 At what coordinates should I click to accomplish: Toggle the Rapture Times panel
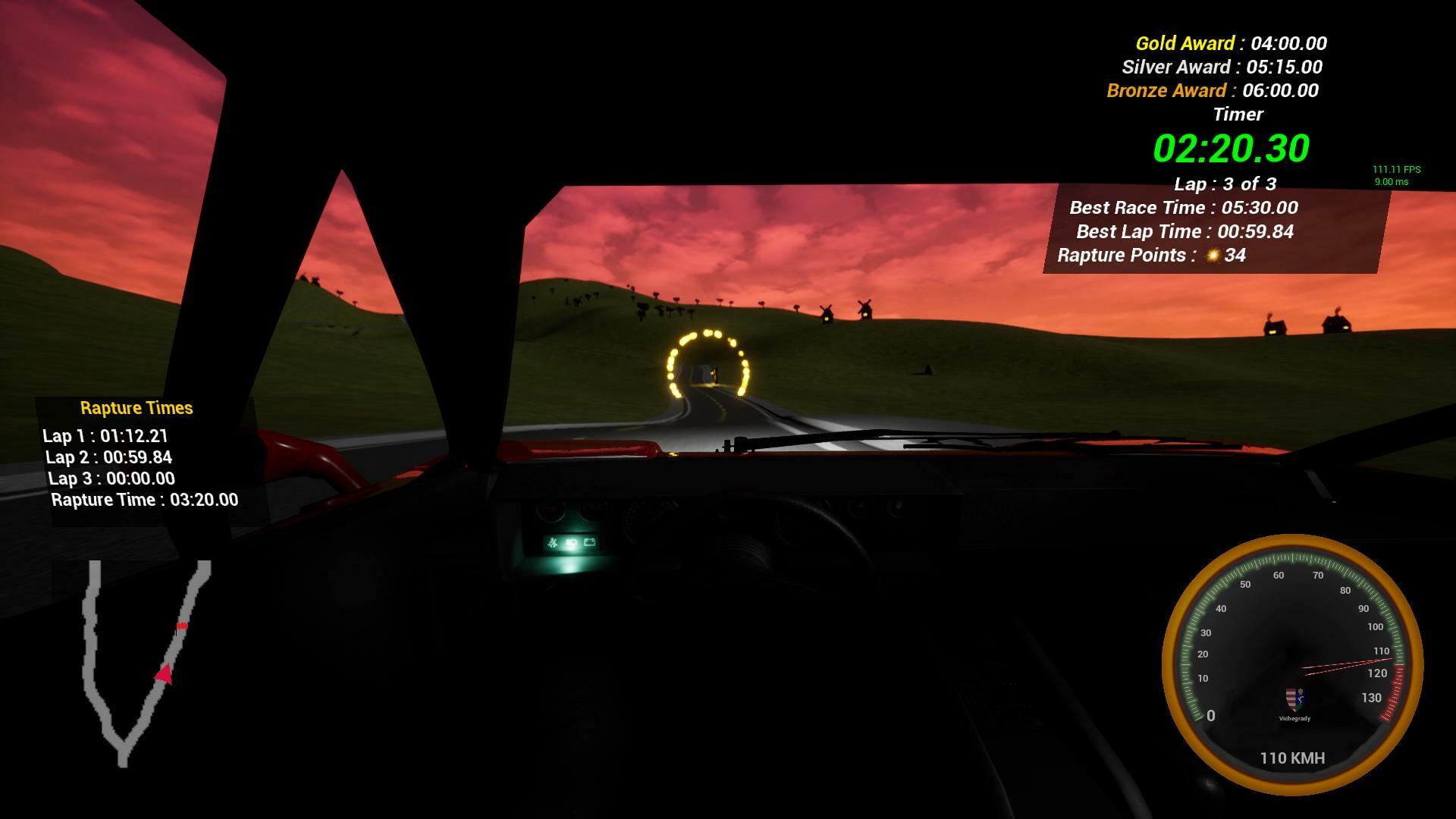pyautogui.click(x=137, y=453)
